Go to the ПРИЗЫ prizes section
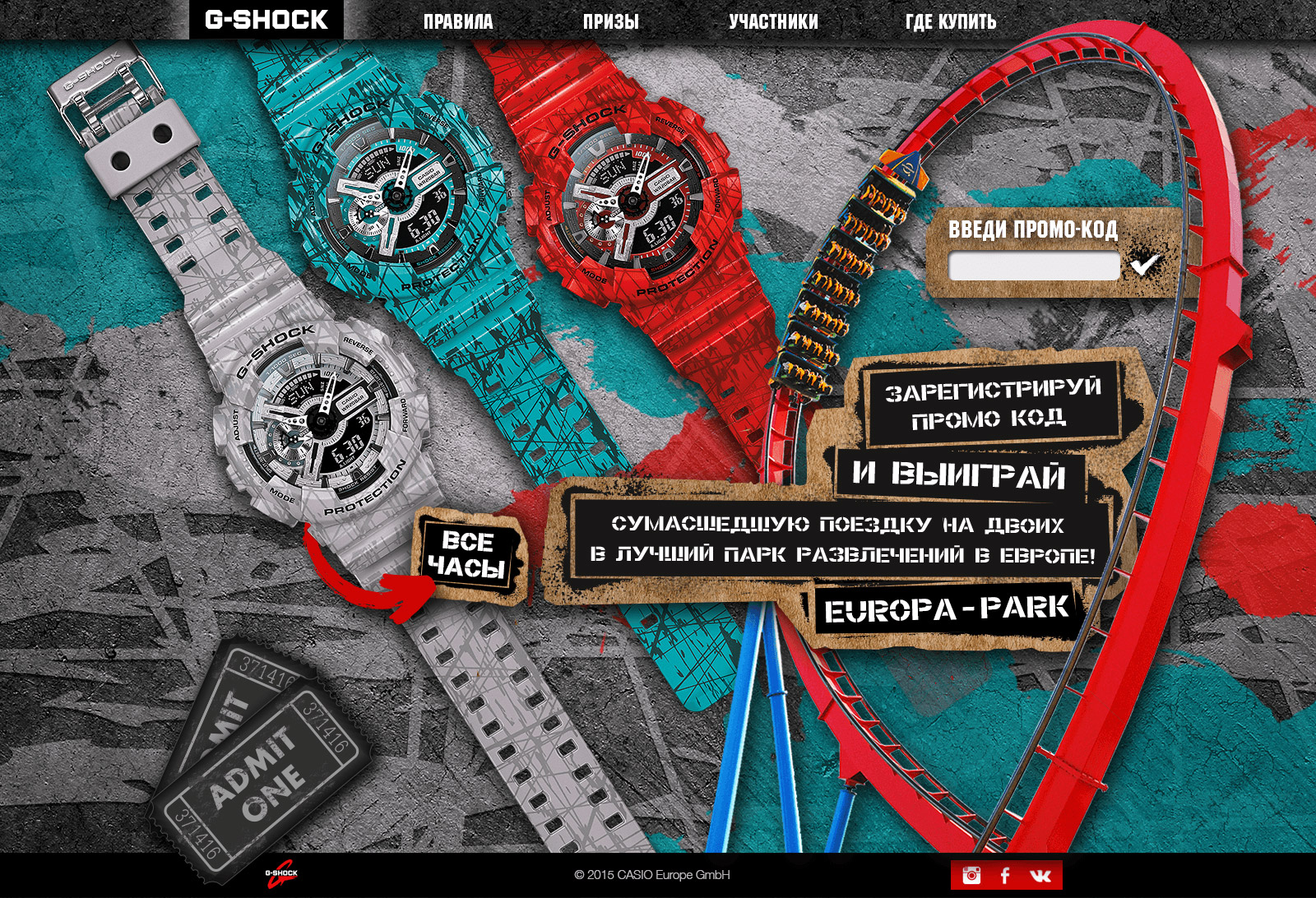Viewport: 1316px width, 898px height. [x=610, y=22]
